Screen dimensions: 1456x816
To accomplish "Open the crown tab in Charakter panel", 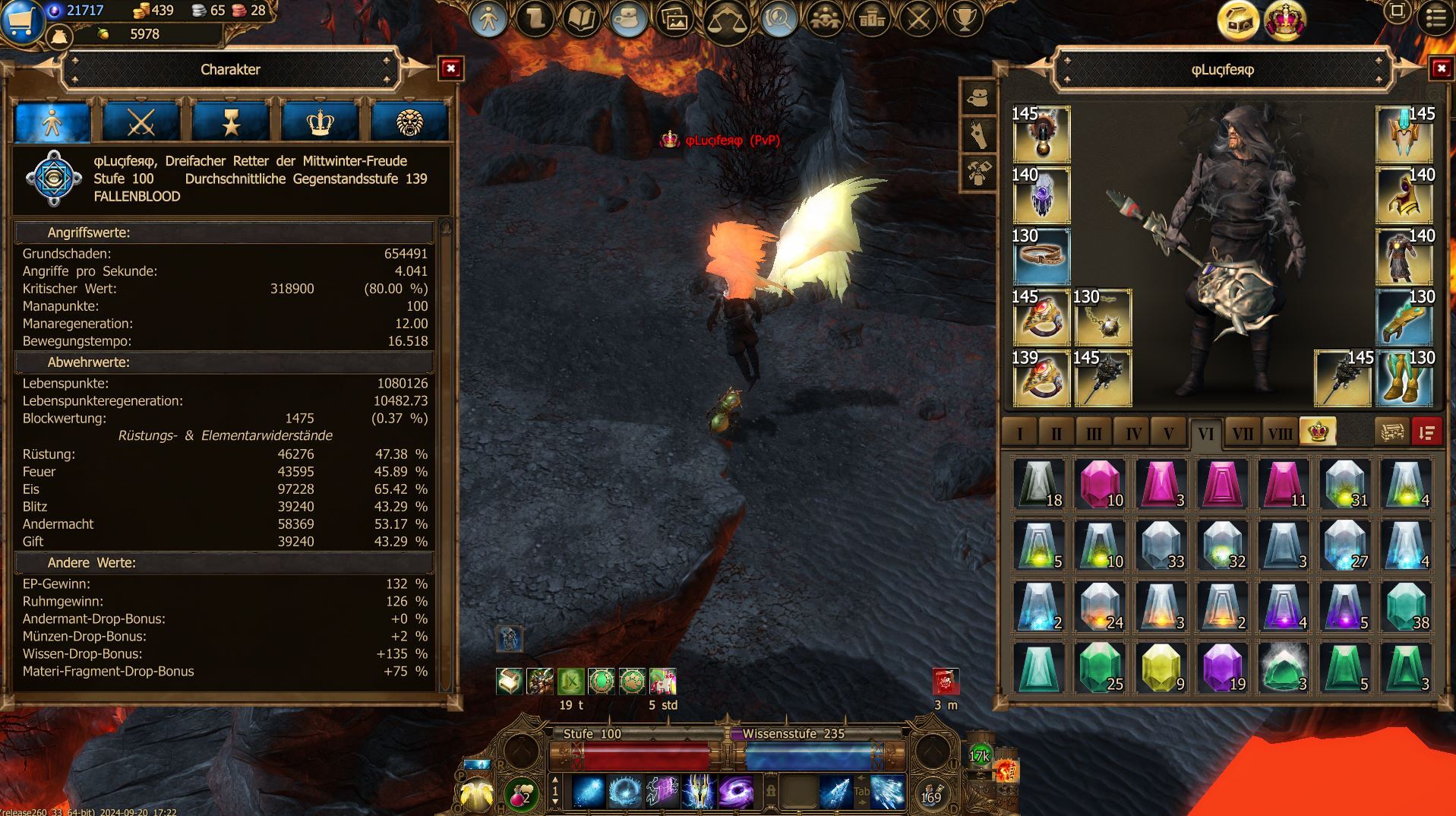I will point(320,122).
